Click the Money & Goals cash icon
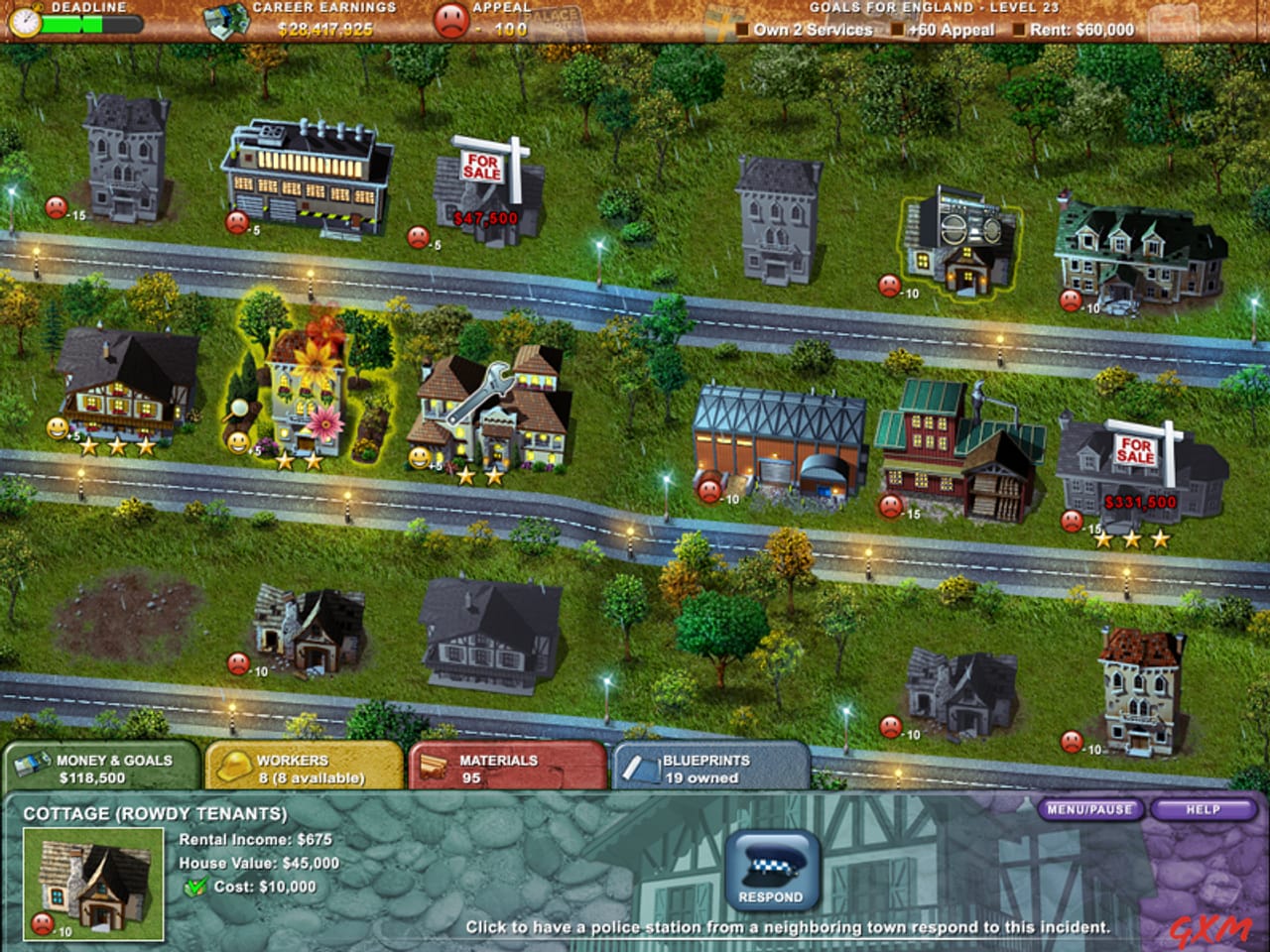Viewport: 1270px width, 952px height. (33, 764)
